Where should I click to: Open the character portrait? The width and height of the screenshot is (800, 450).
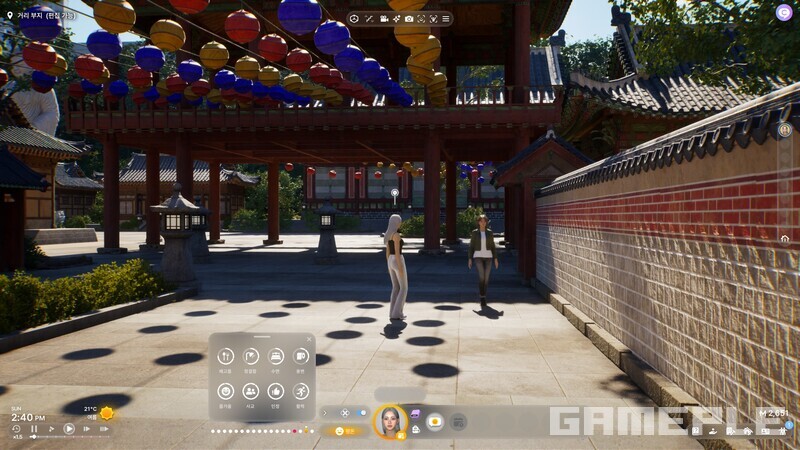(x=388, y=421)
